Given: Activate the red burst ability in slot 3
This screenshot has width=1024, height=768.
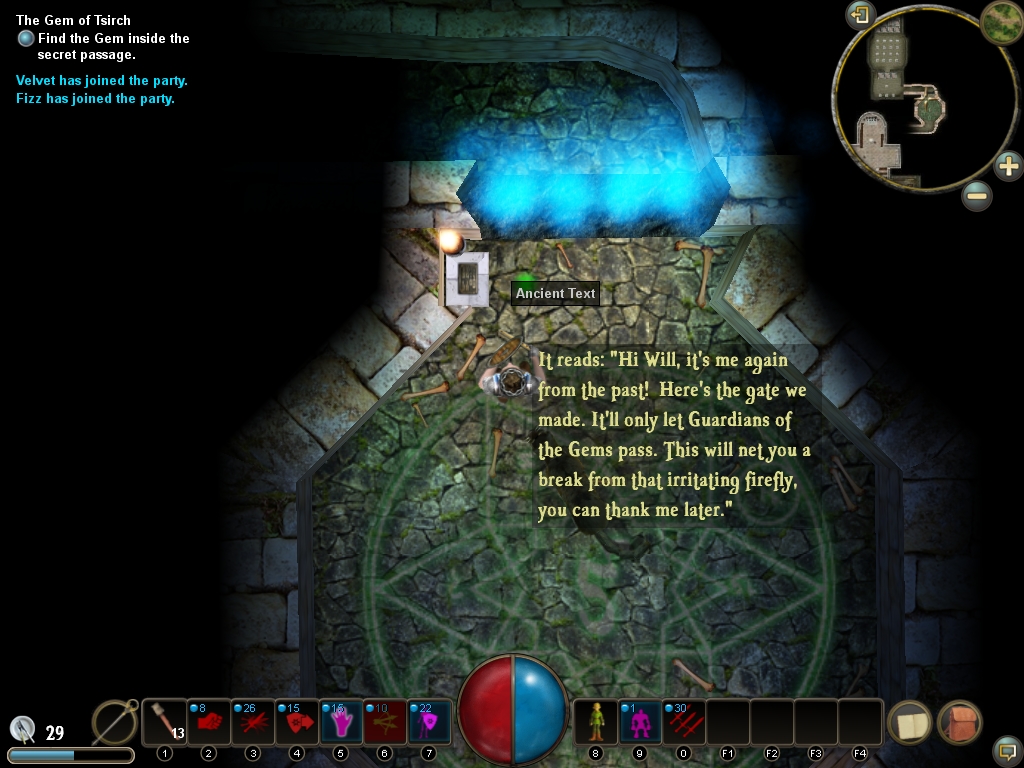Looking at the screenshot, I should 252,721.
